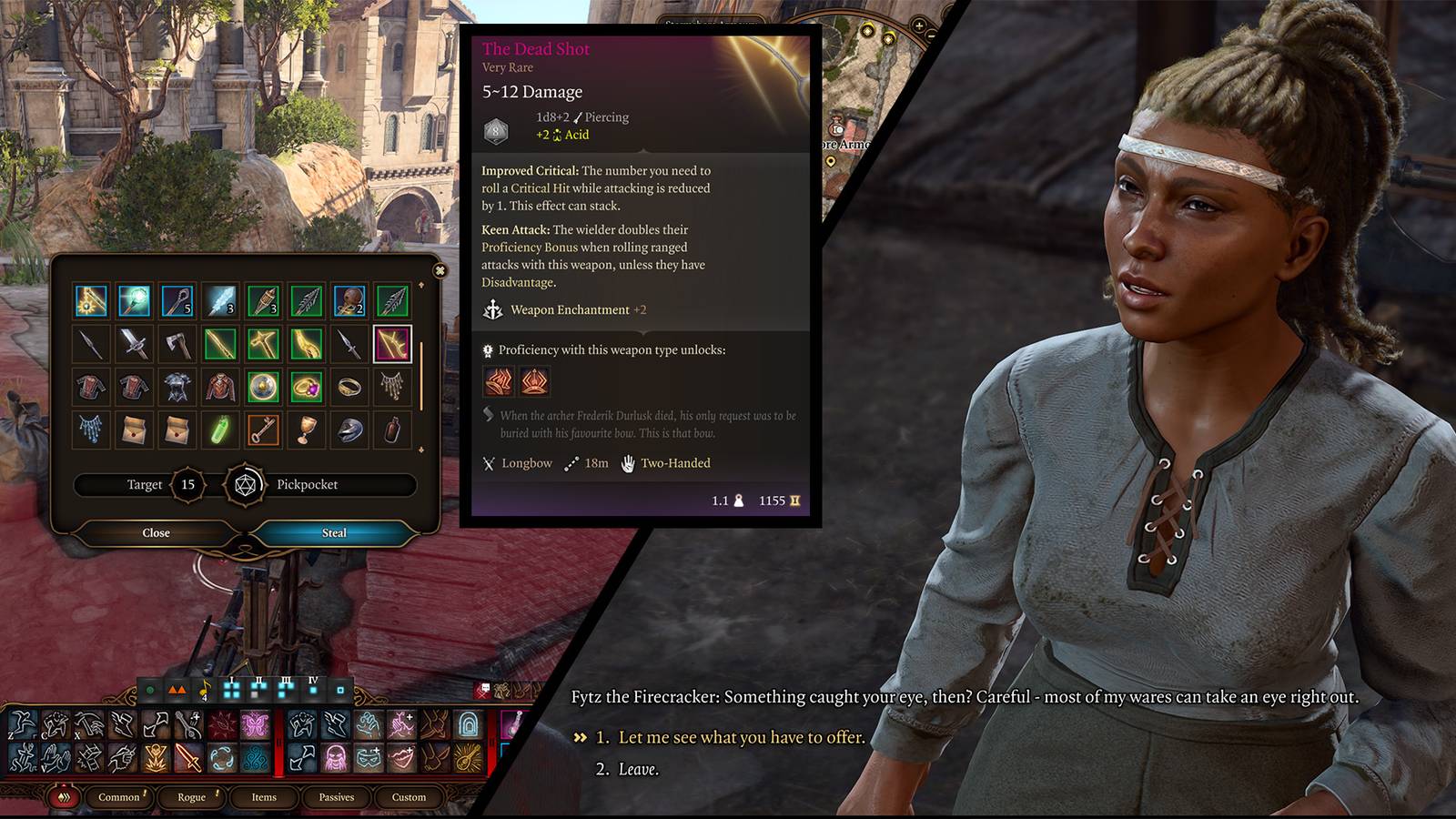Select the Dead Shot longbow slot
This screenshot has height=819, width=1456.
[392, 344]
